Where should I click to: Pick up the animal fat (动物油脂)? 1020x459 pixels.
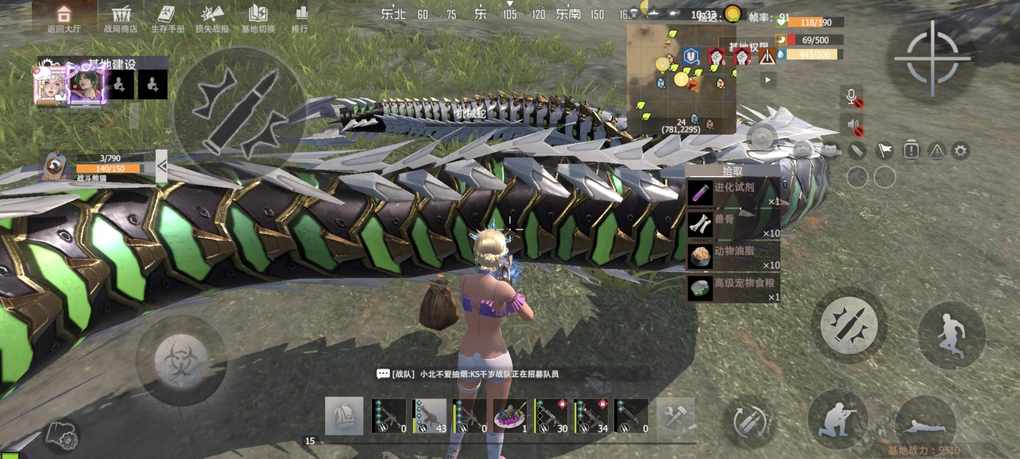point(733,256)
